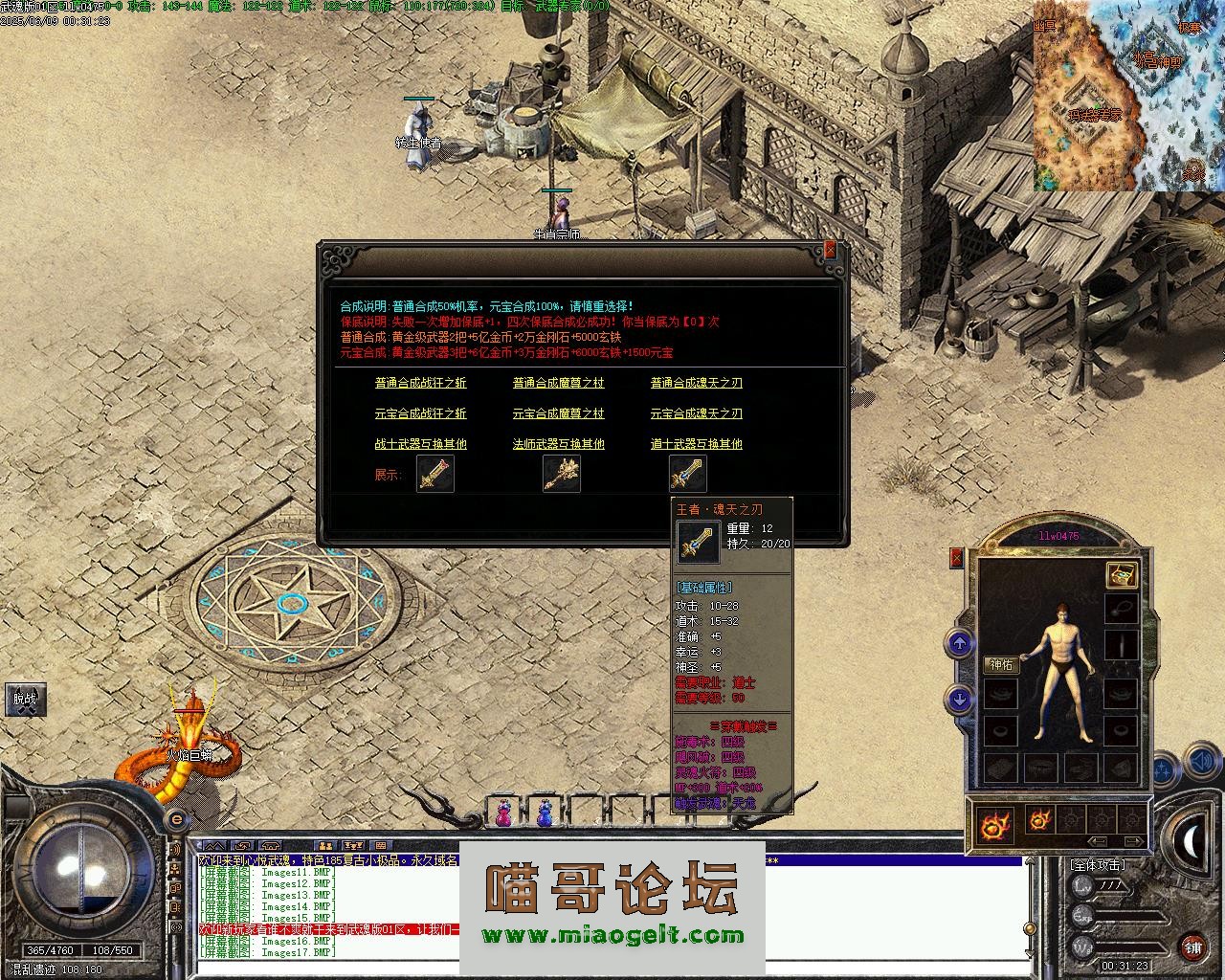Open 道士武器互换其他 exchange
Viewport: 1225px width, 980px height.
[696, 444]
